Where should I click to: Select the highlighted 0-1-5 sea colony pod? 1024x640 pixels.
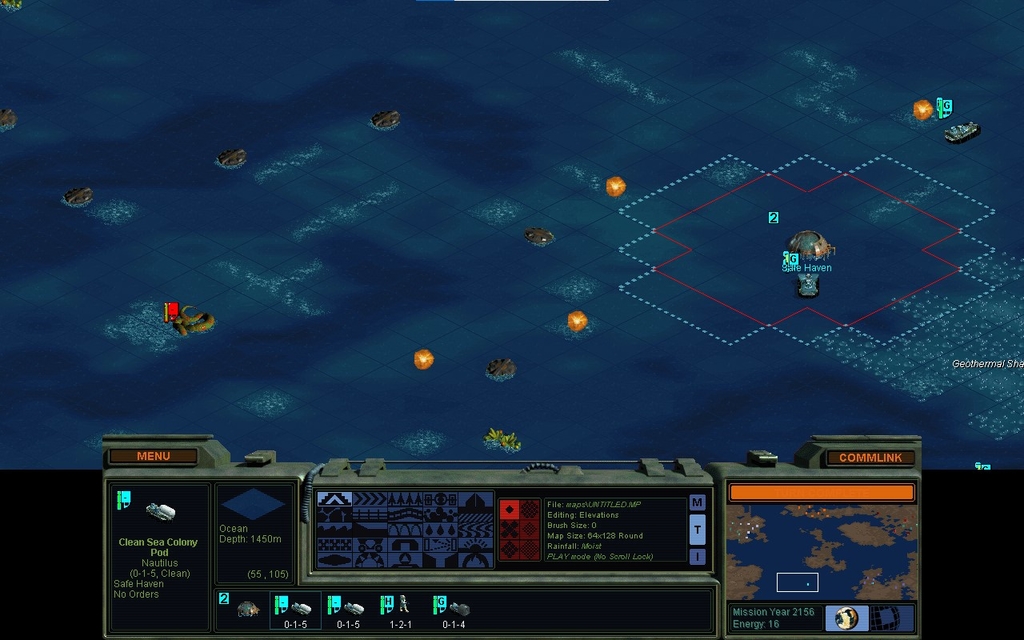coord(295,608)
